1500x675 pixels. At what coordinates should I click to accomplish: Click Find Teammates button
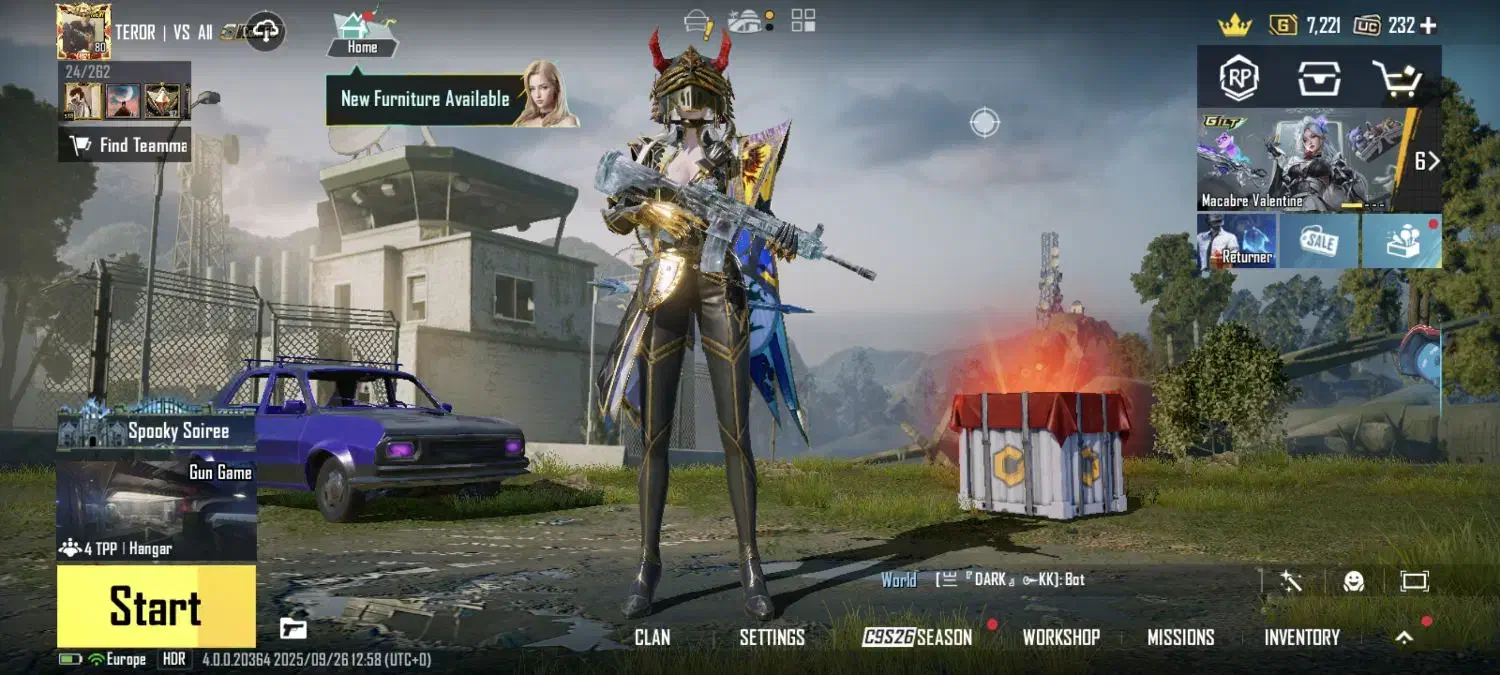point(127,146)
